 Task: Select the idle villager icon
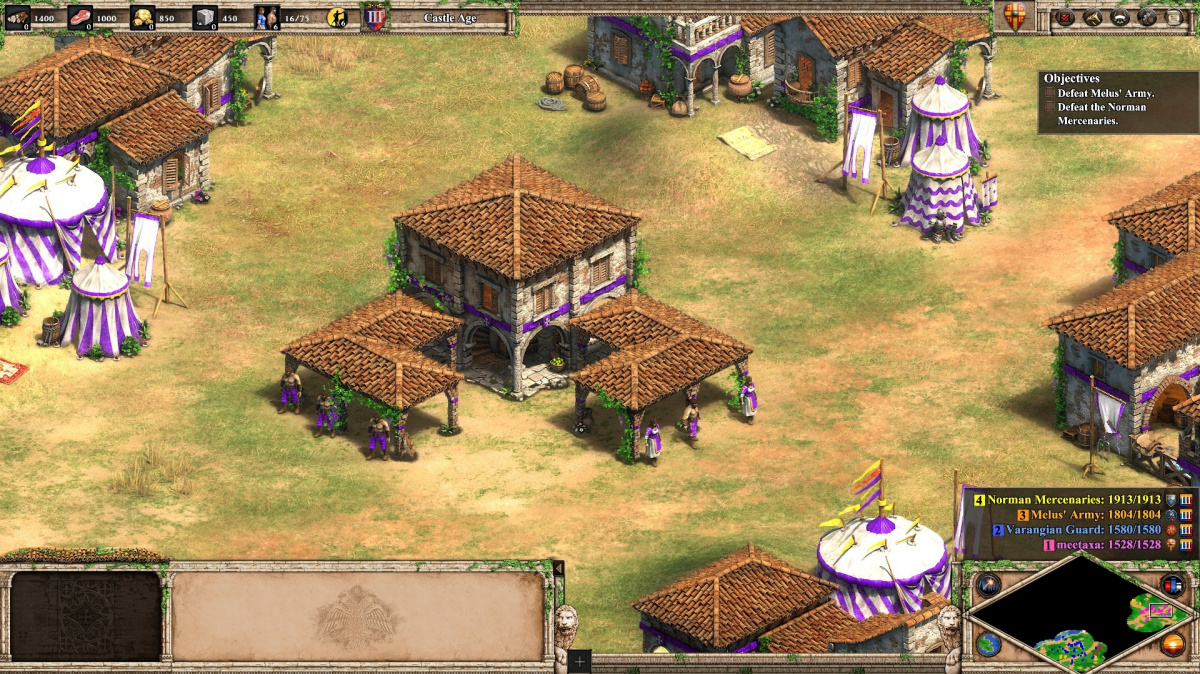pyautogui.click(x=267, y=17)
